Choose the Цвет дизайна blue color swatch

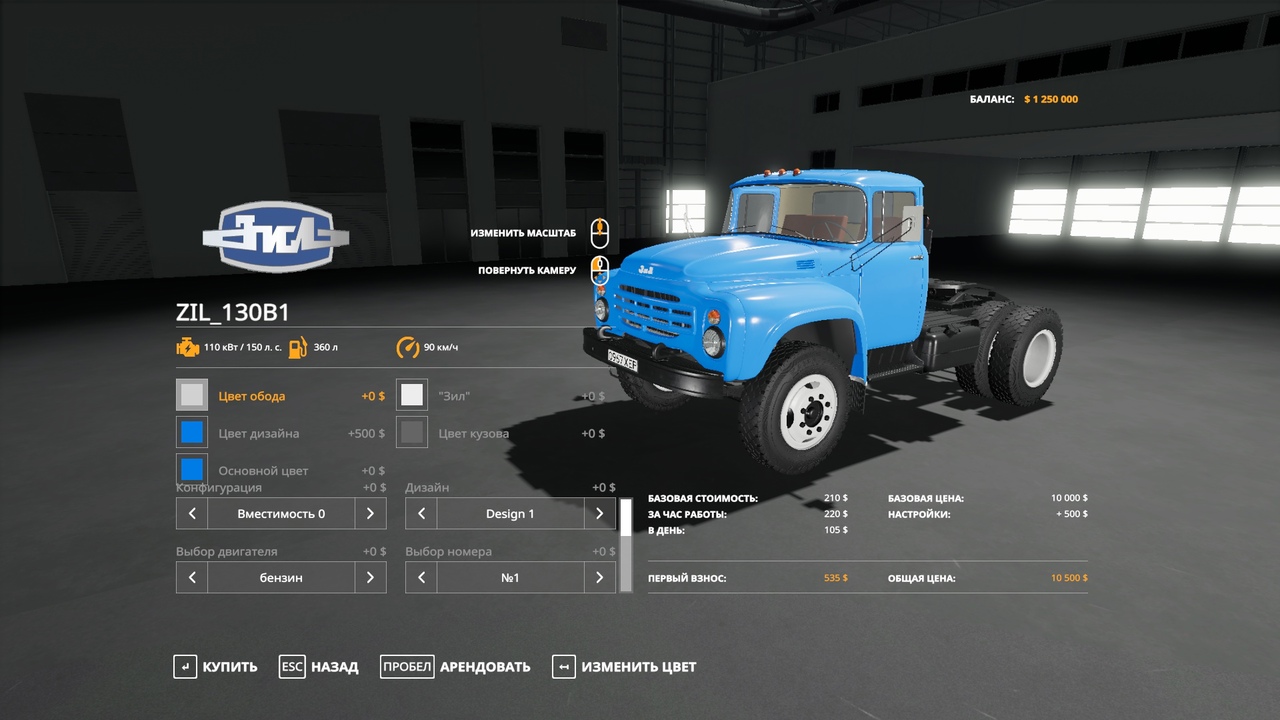coord(192,433)
